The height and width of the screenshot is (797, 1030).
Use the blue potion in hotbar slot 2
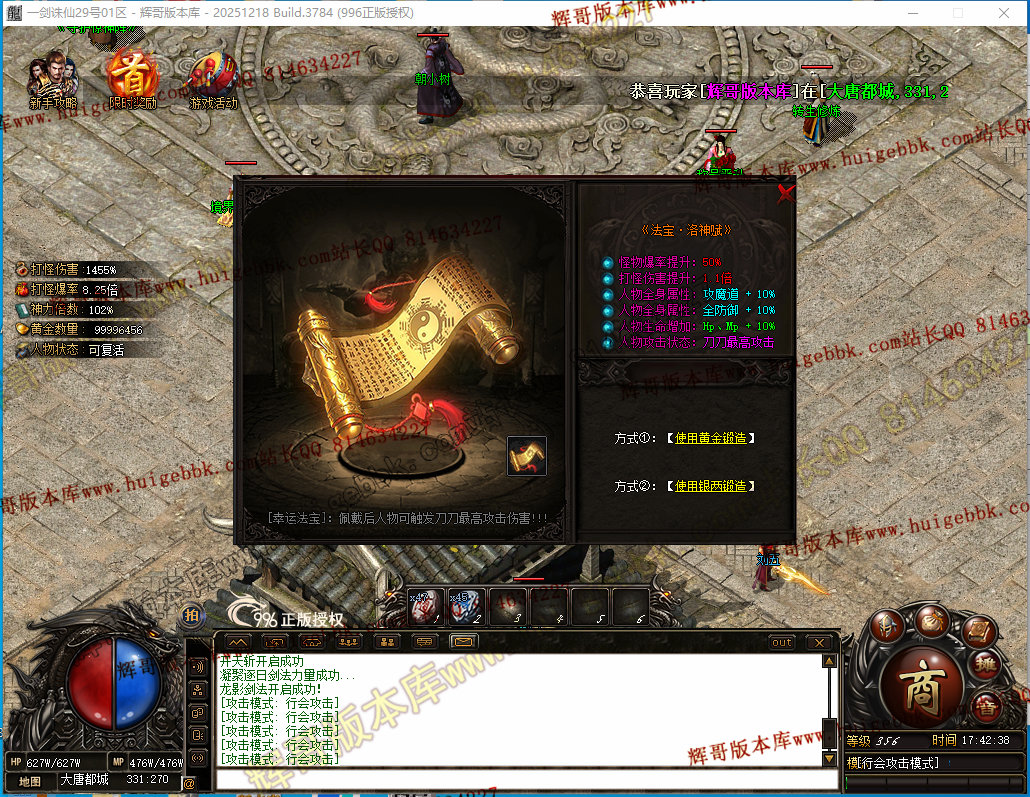[x=467, y=606]
